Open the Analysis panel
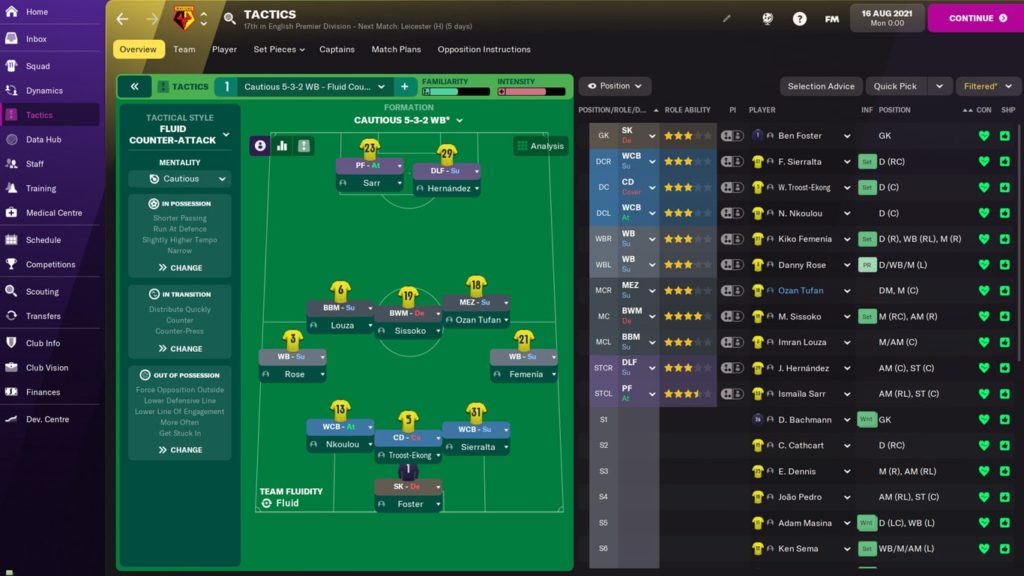1024x576 pixels. [540, 146]
